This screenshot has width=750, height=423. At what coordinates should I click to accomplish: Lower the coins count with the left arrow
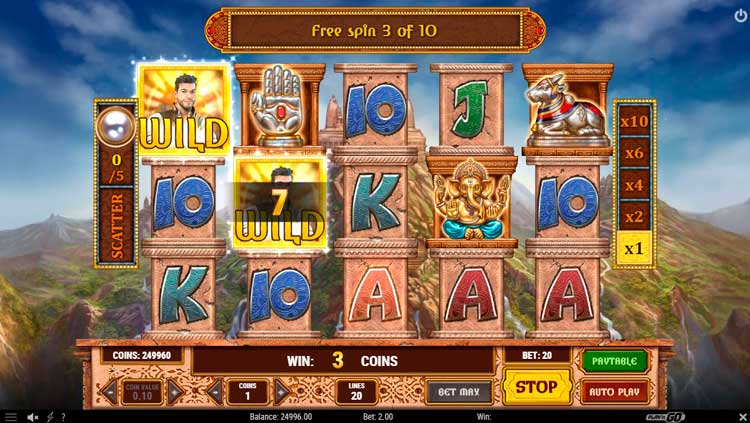[x=217, y=392]
